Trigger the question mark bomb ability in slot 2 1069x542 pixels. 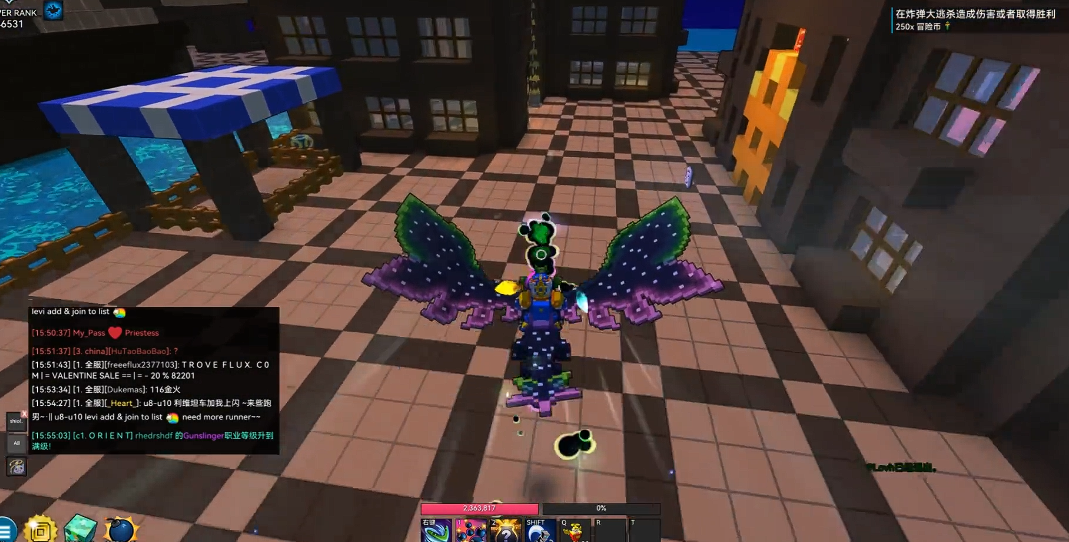click(506, 531)
